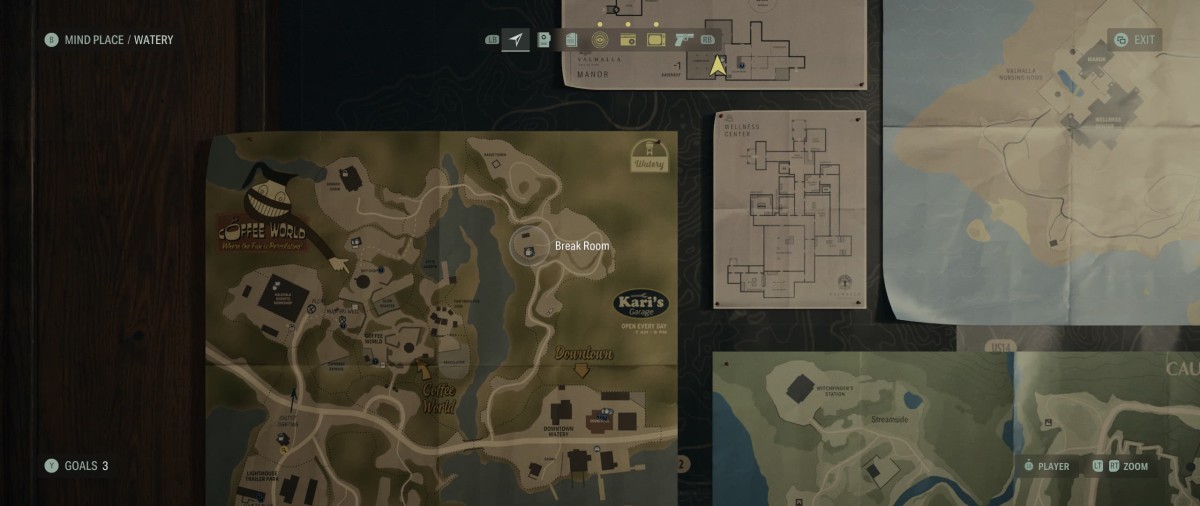Select the concentric circles tab
This screenshot has height=506, width=1200.
[x=600, y=40]
